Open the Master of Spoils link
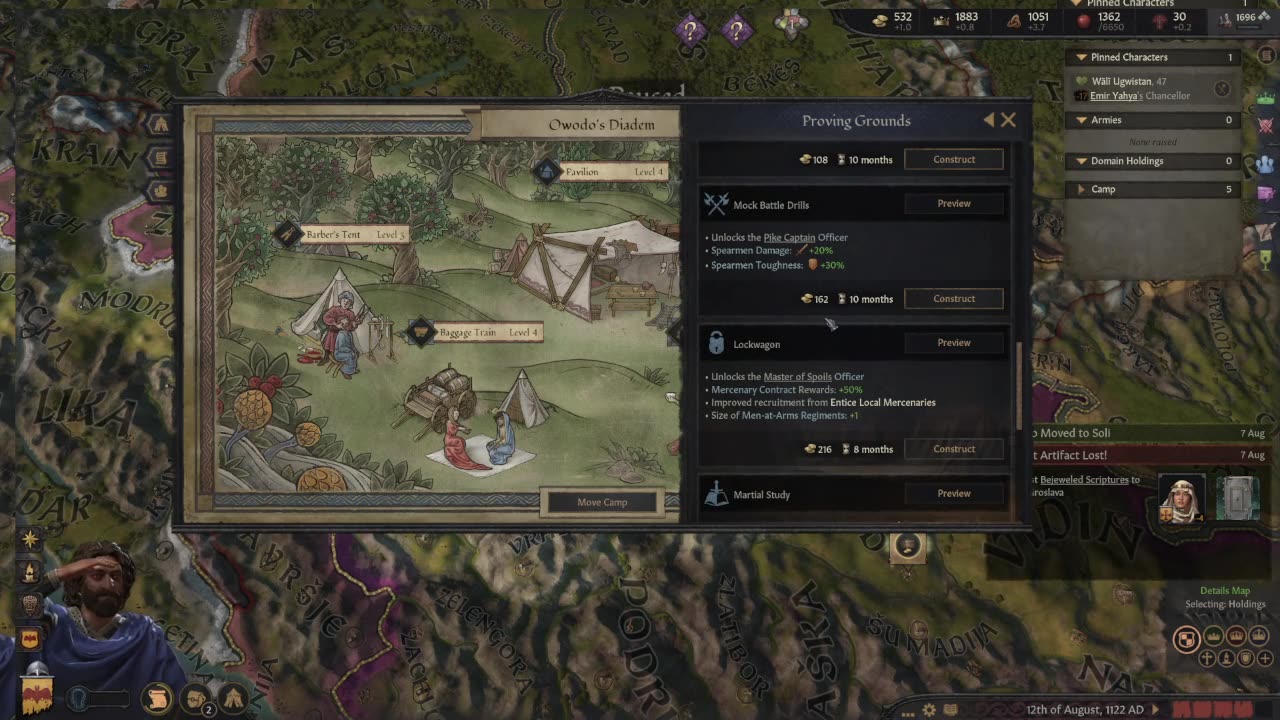Image resolution: width=1280 pixels, height=720 pixels. 797,377
